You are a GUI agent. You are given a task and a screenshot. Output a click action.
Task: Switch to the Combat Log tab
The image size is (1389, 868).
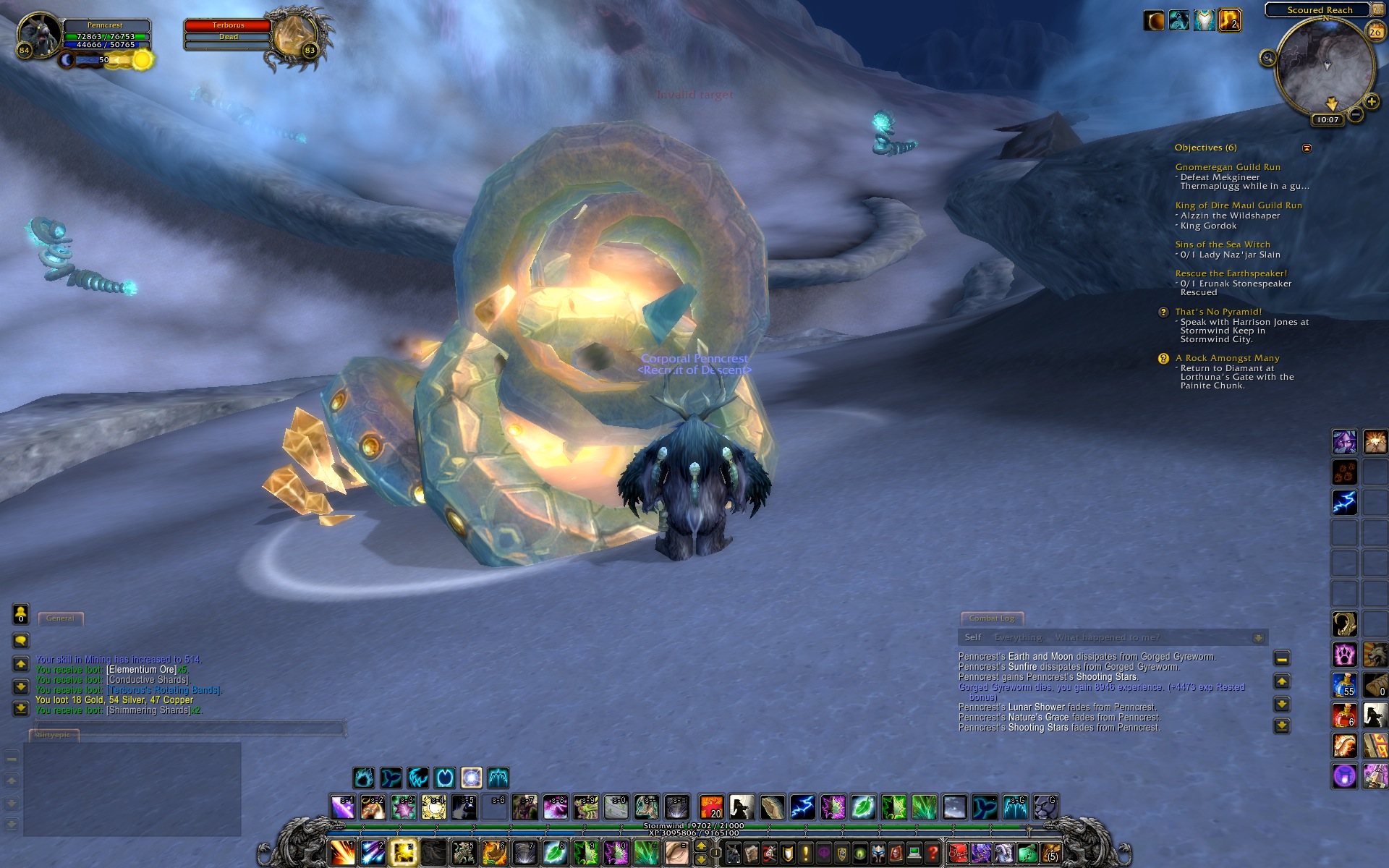pyautogui.click(x=991, y=618)
